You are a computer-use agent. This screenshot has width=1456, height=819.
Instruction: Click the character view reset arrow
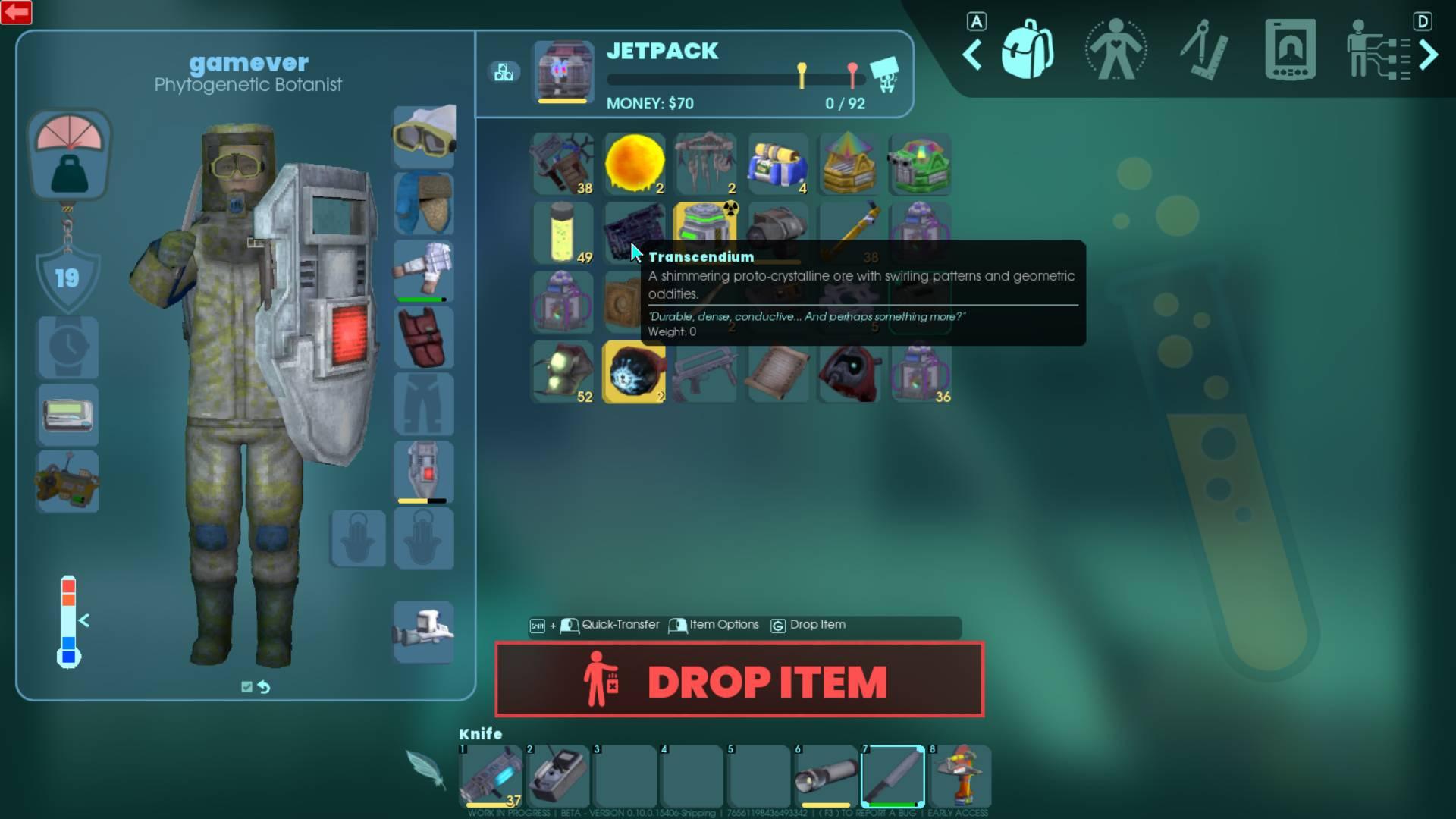click(264, 687)
